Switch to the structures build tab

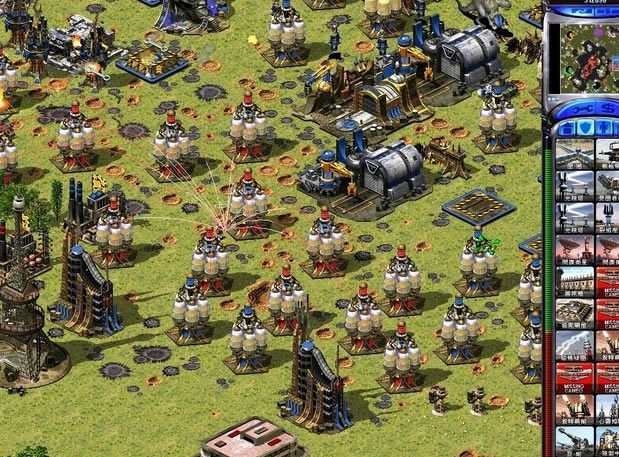coord(567,128)
